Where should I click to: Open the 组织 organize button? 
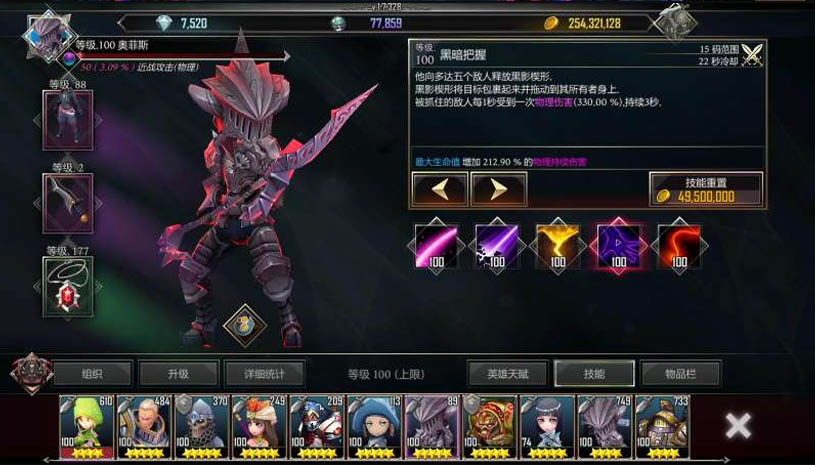[92, 373]
